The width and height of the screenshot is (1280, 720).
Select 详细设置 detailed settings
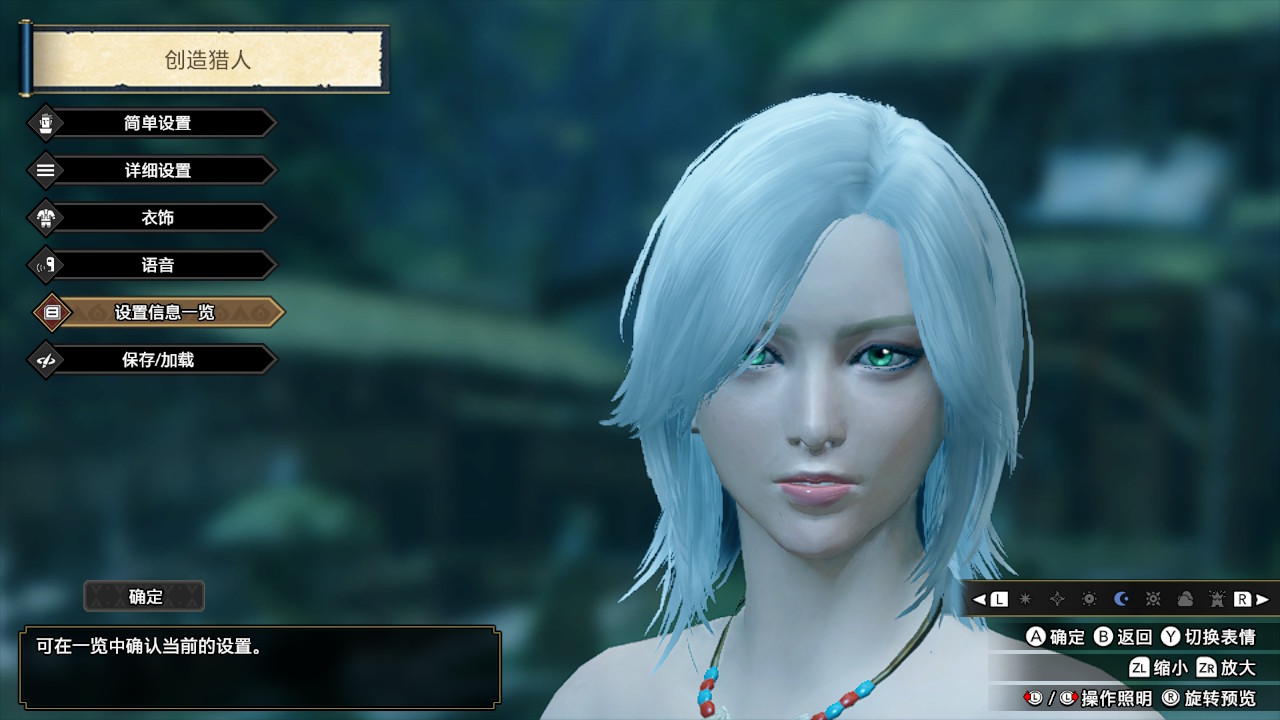click(x=157, y=170)
